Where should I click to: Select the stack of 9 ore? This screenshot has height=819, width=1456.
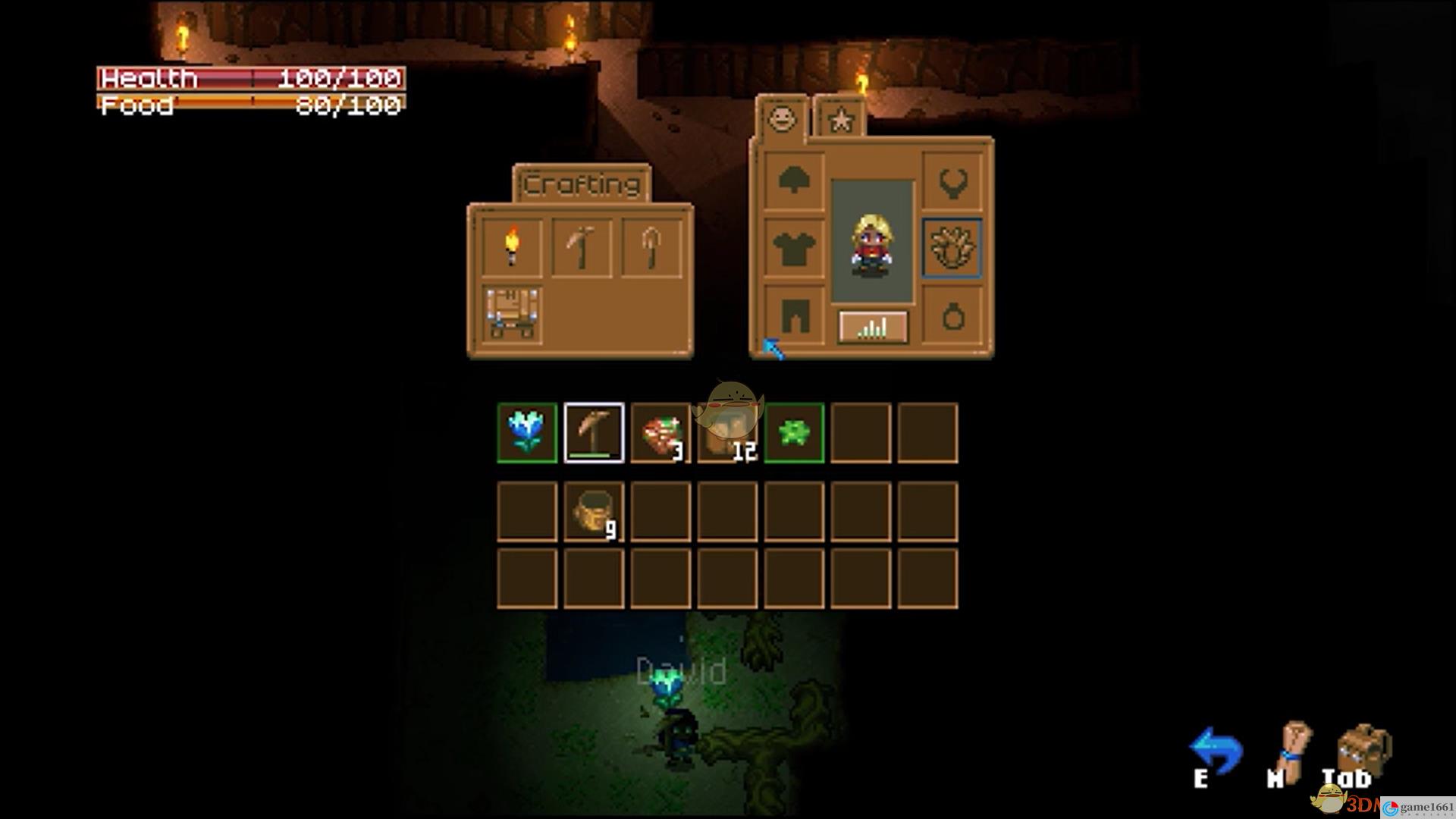(x=594, y=512)
